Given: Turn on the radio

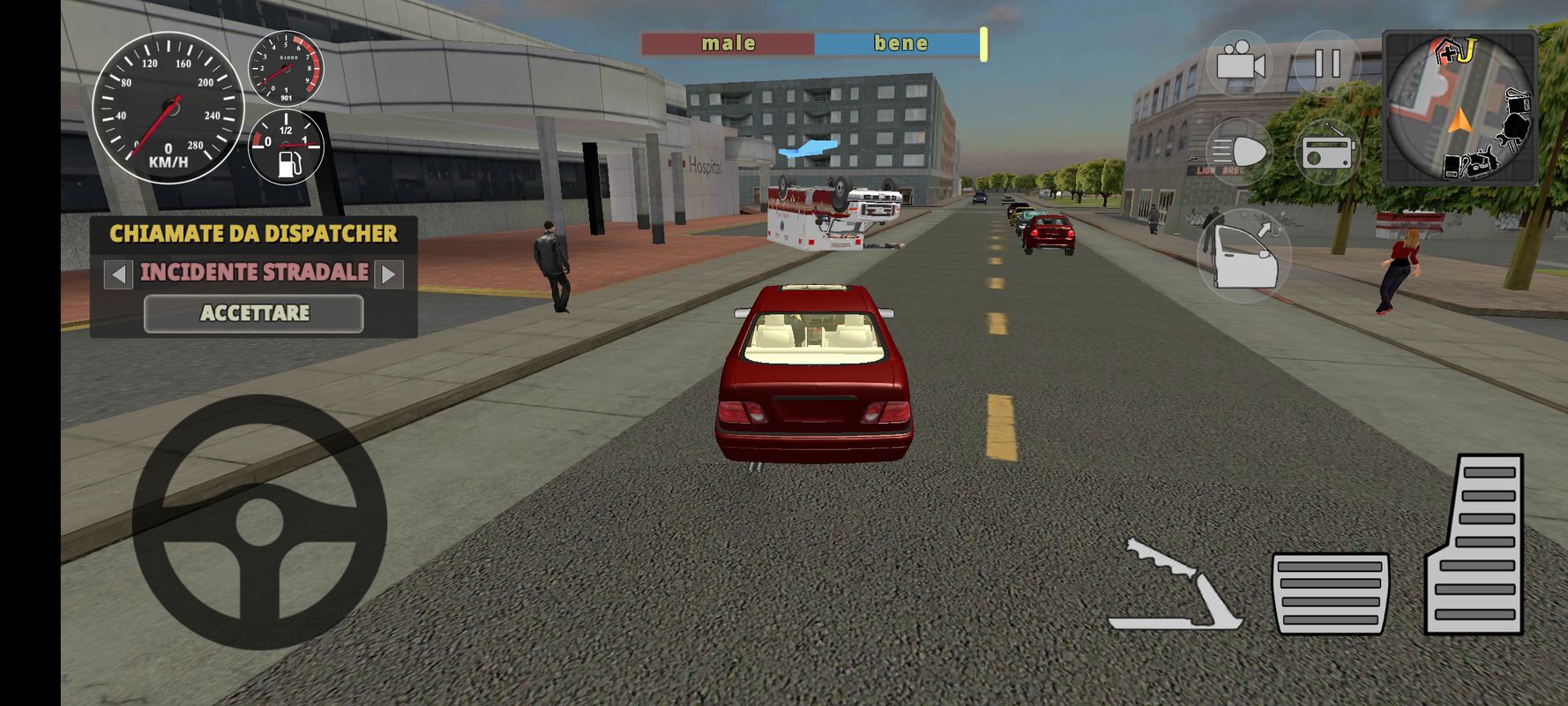Looking at the screenshot, I should 1327,153.
